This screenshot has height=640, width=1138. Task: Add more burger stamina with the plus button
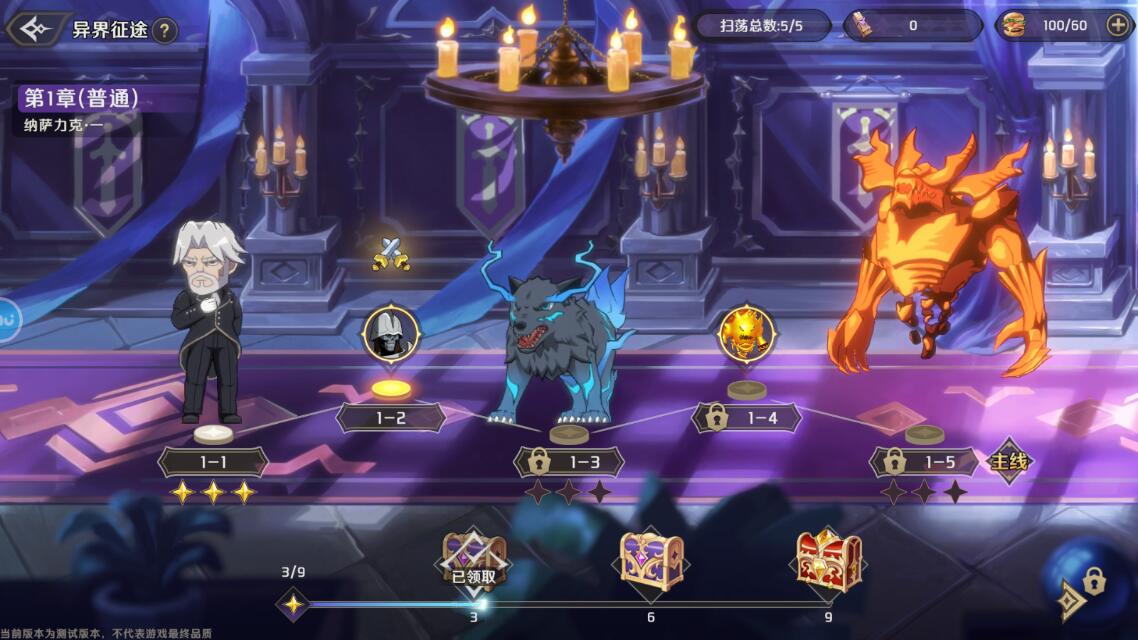click(x=1118, y=26)
